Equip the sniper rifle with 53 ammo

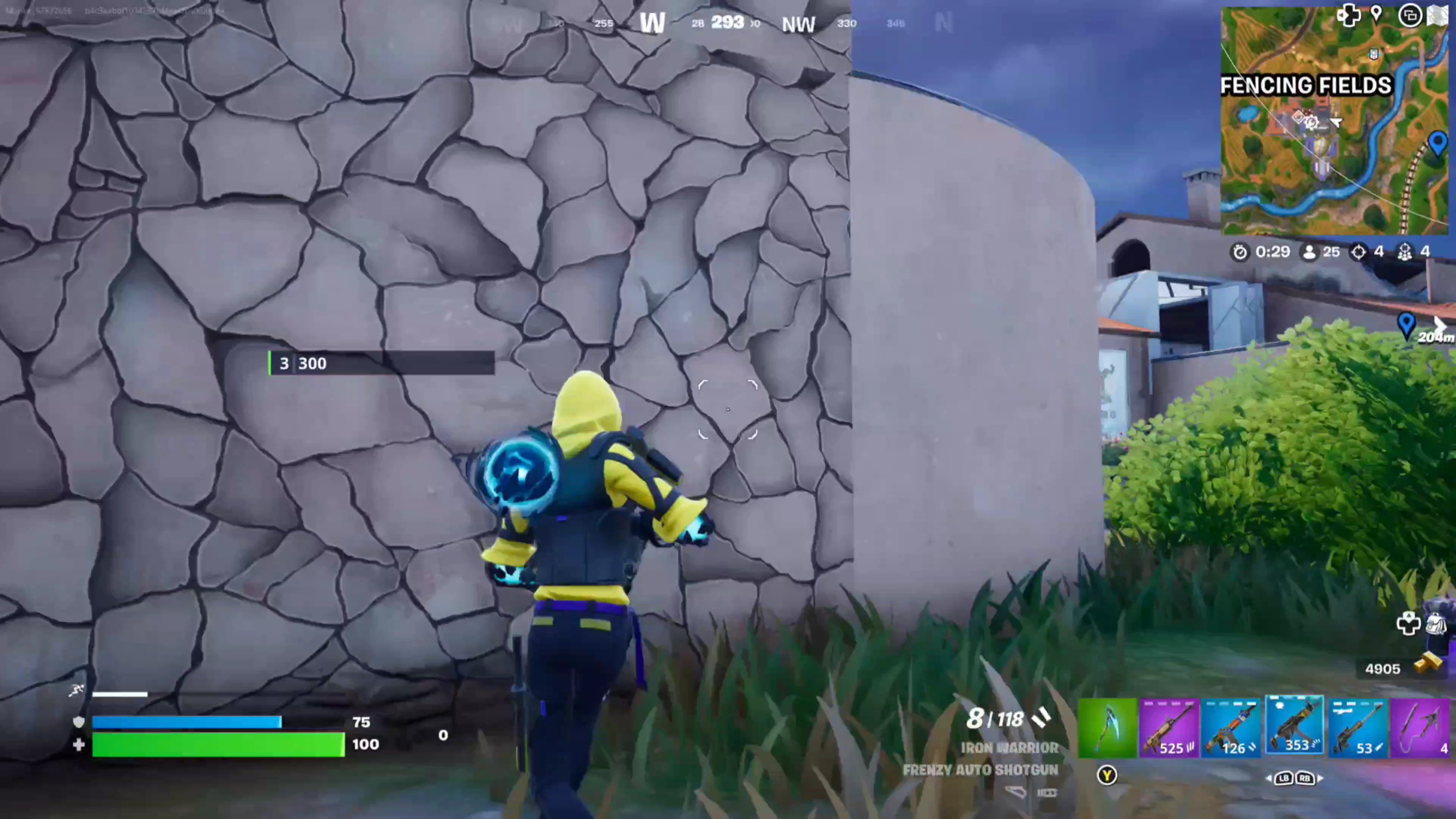1358,728
